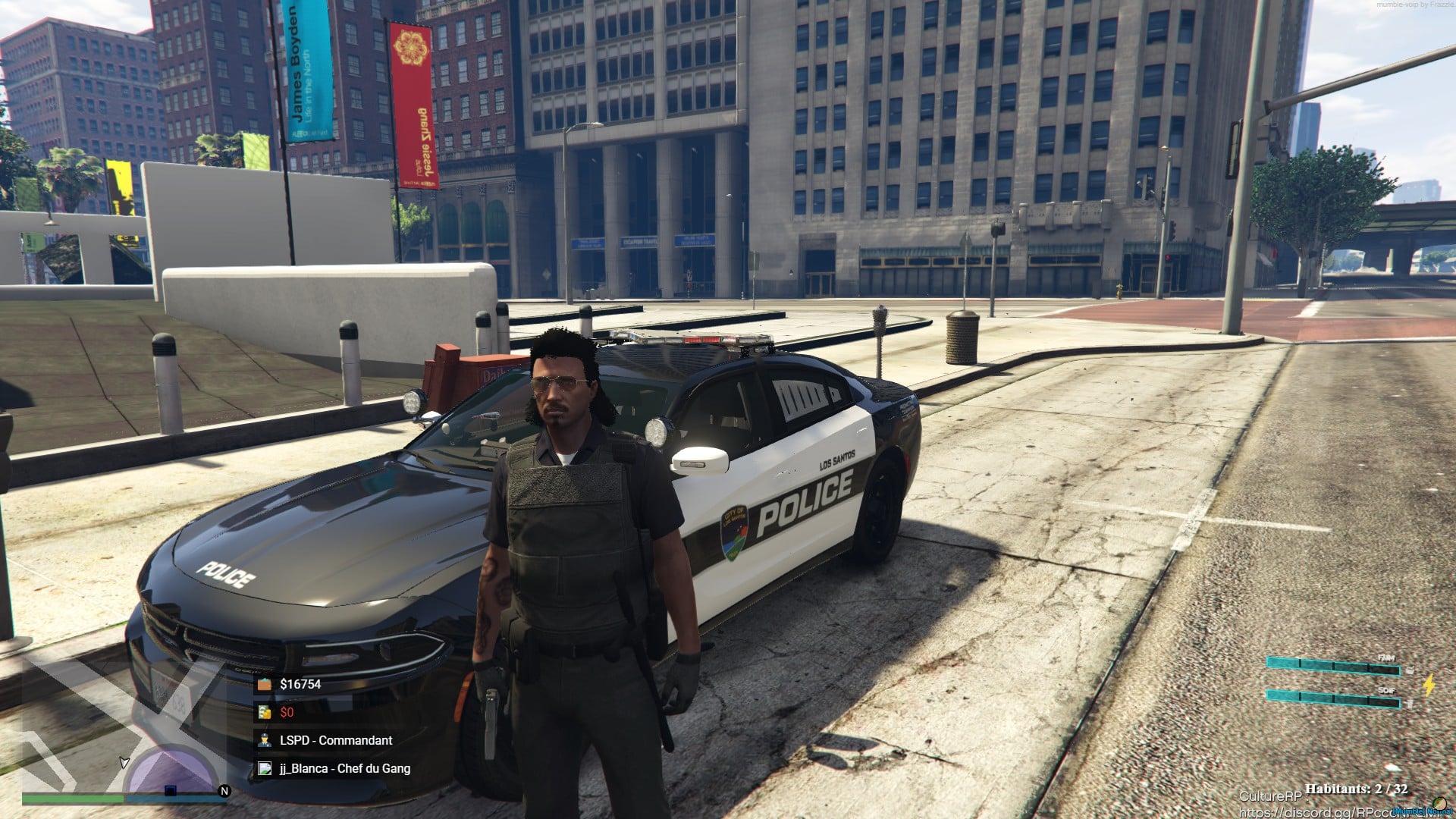Click the bank balance icon
This screenshot has height=819, width=1456.
click(x=264, y=712)
